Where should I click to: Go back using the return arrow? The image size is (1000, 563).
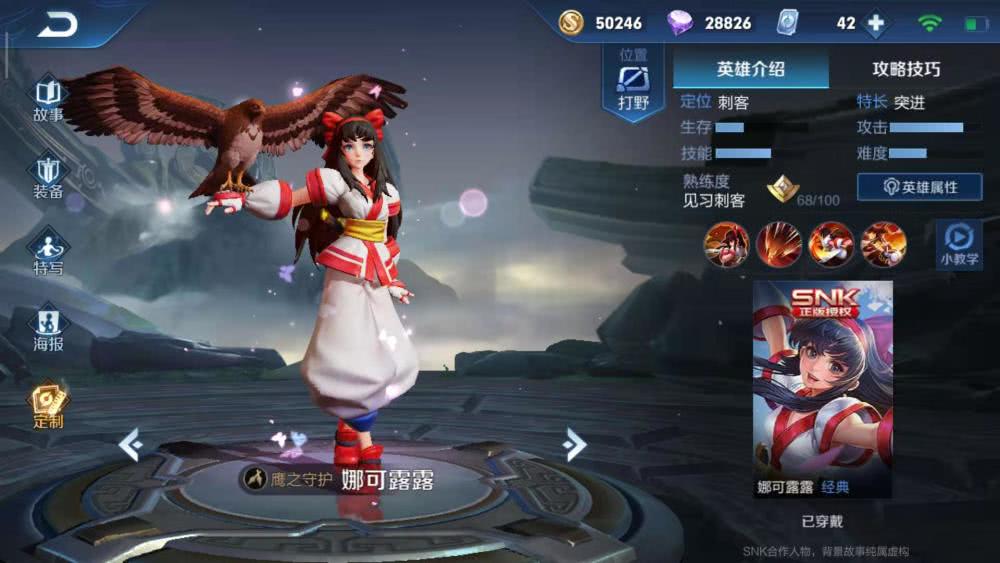tap(57, 25)
